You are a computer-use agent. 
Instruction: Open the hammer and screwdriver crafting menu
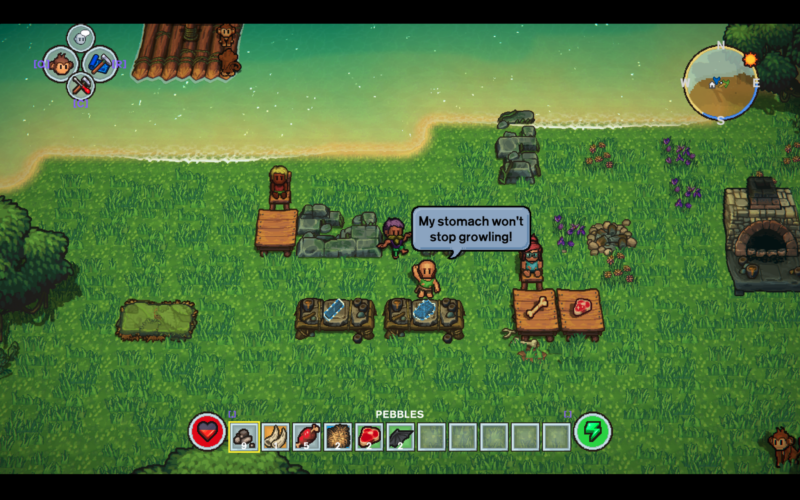(x=81, y=86)
